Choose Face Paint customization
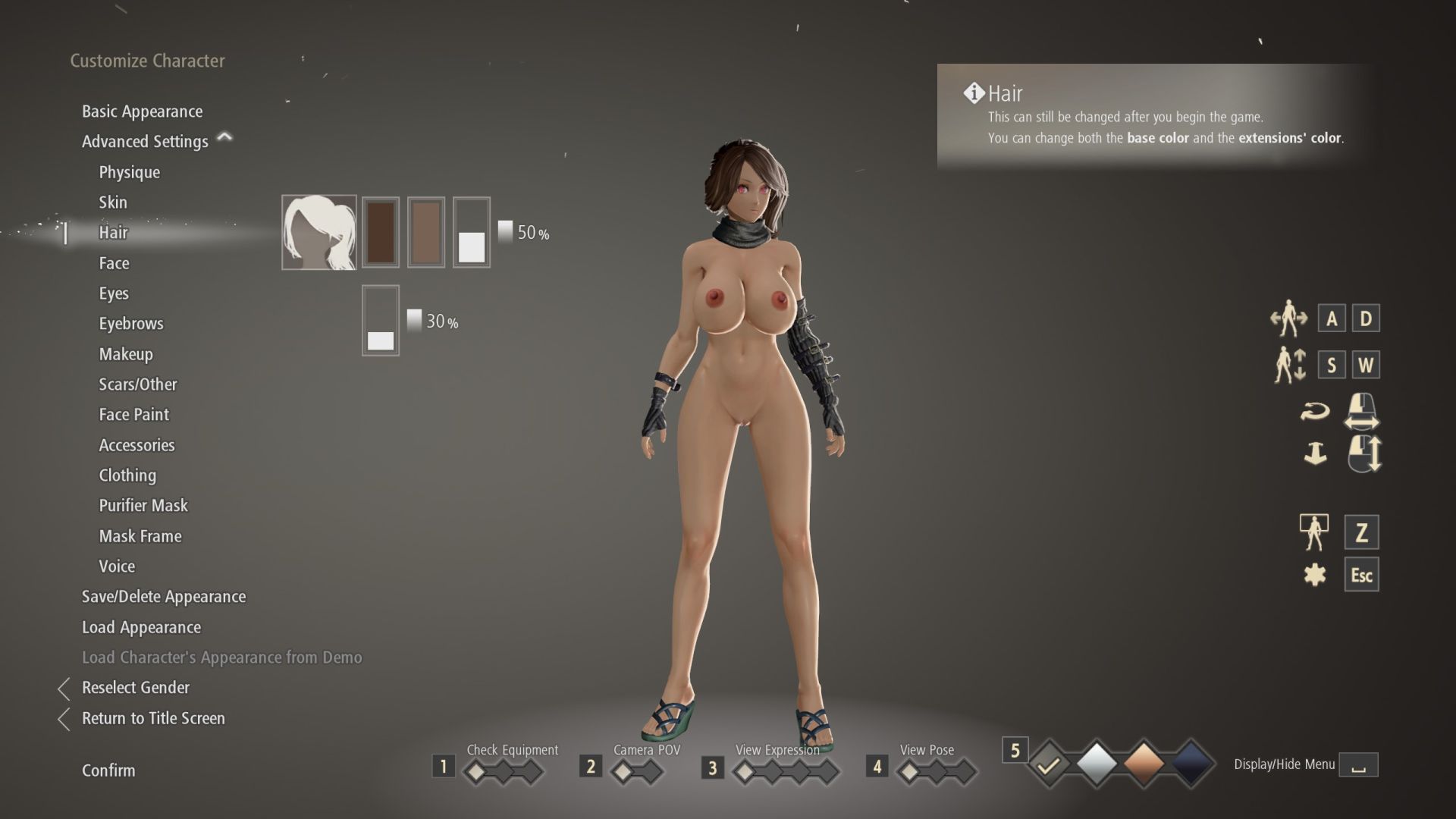 pyautogui.click(x=133, y=415)
